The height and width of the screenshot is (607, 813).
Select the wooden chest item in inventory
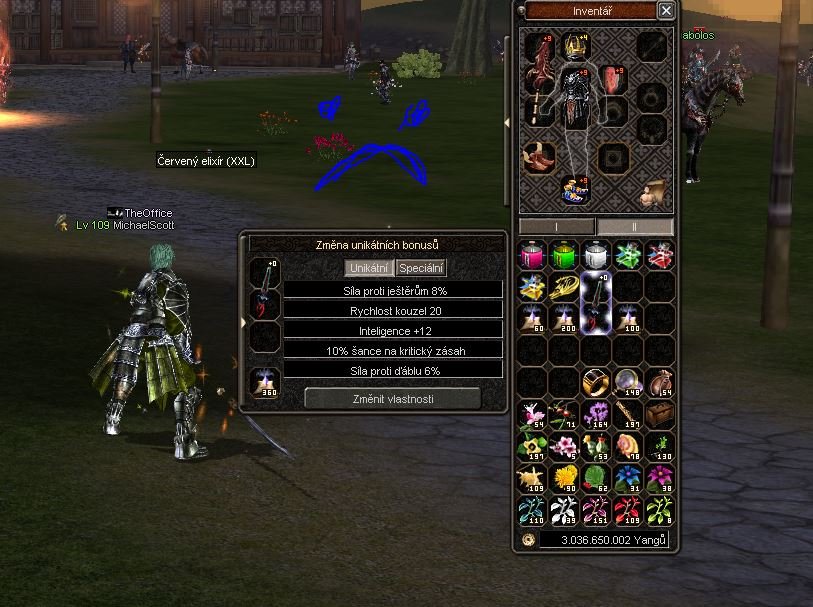(x=659, y=414)
